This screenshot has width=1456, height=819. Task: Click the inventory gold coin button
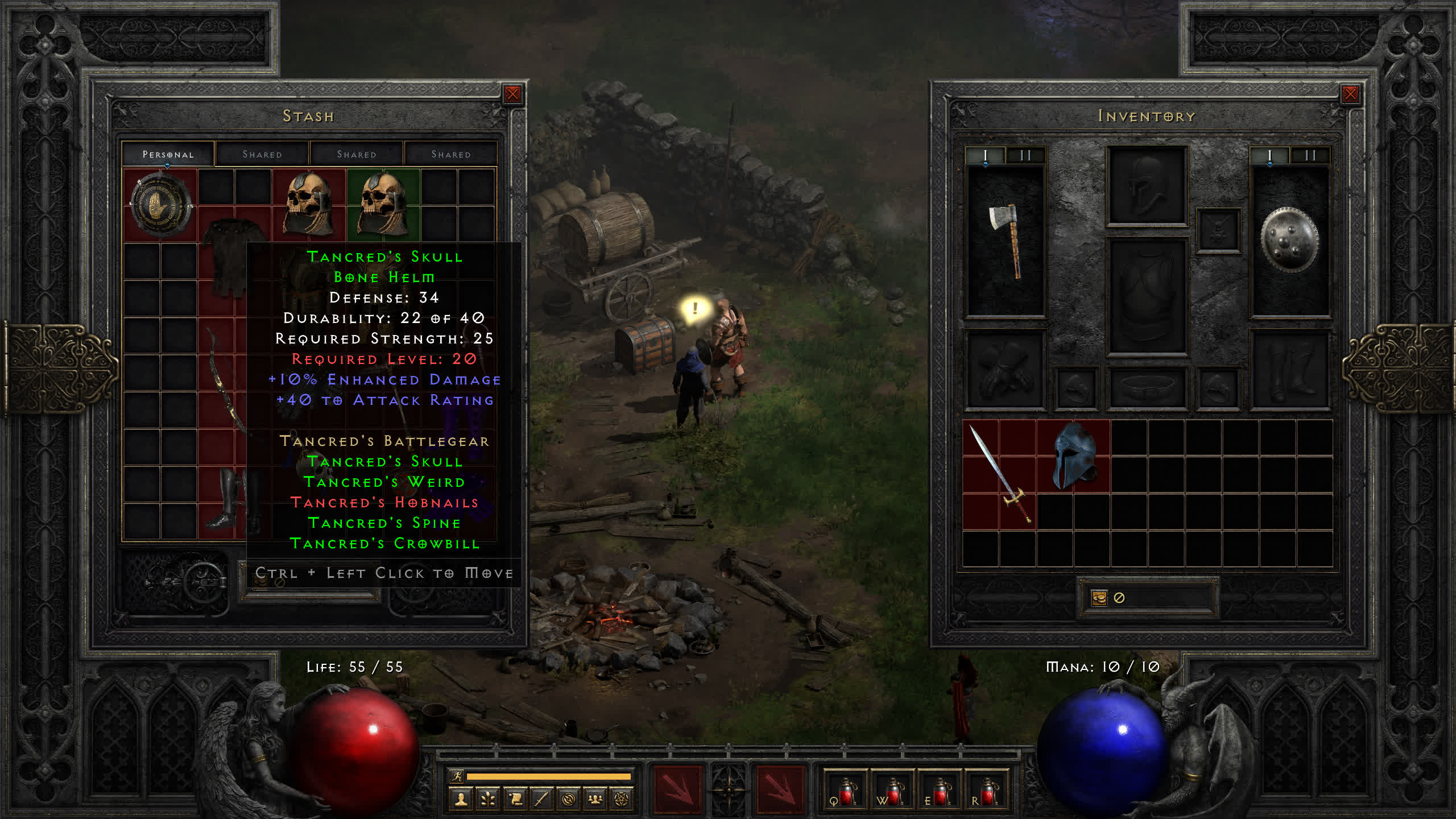(1099, 598)
